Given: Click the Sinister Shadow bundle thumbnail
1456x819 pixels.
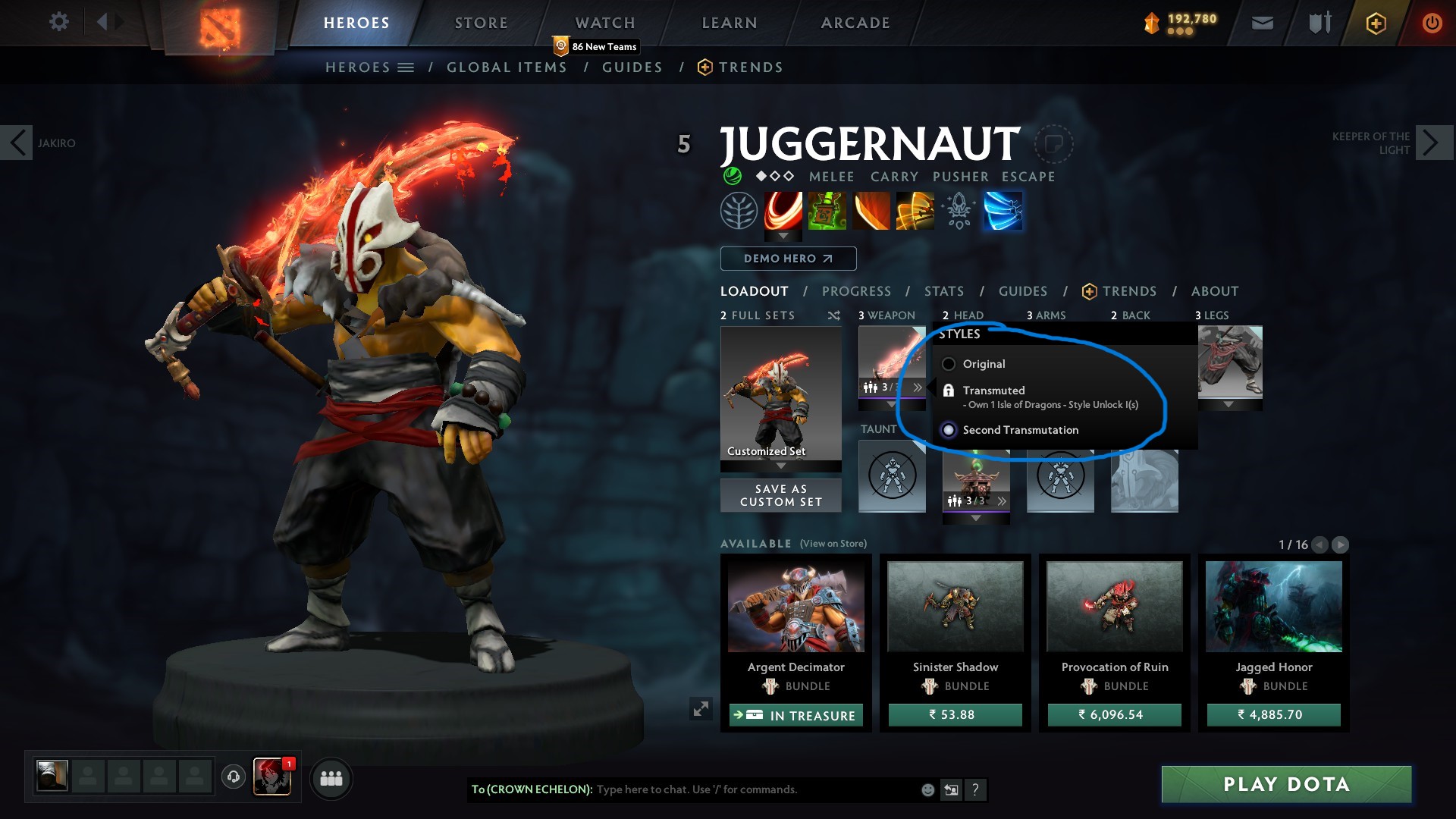Looking at the screenshot, I should pyautogui.click(x=955, y=604).
